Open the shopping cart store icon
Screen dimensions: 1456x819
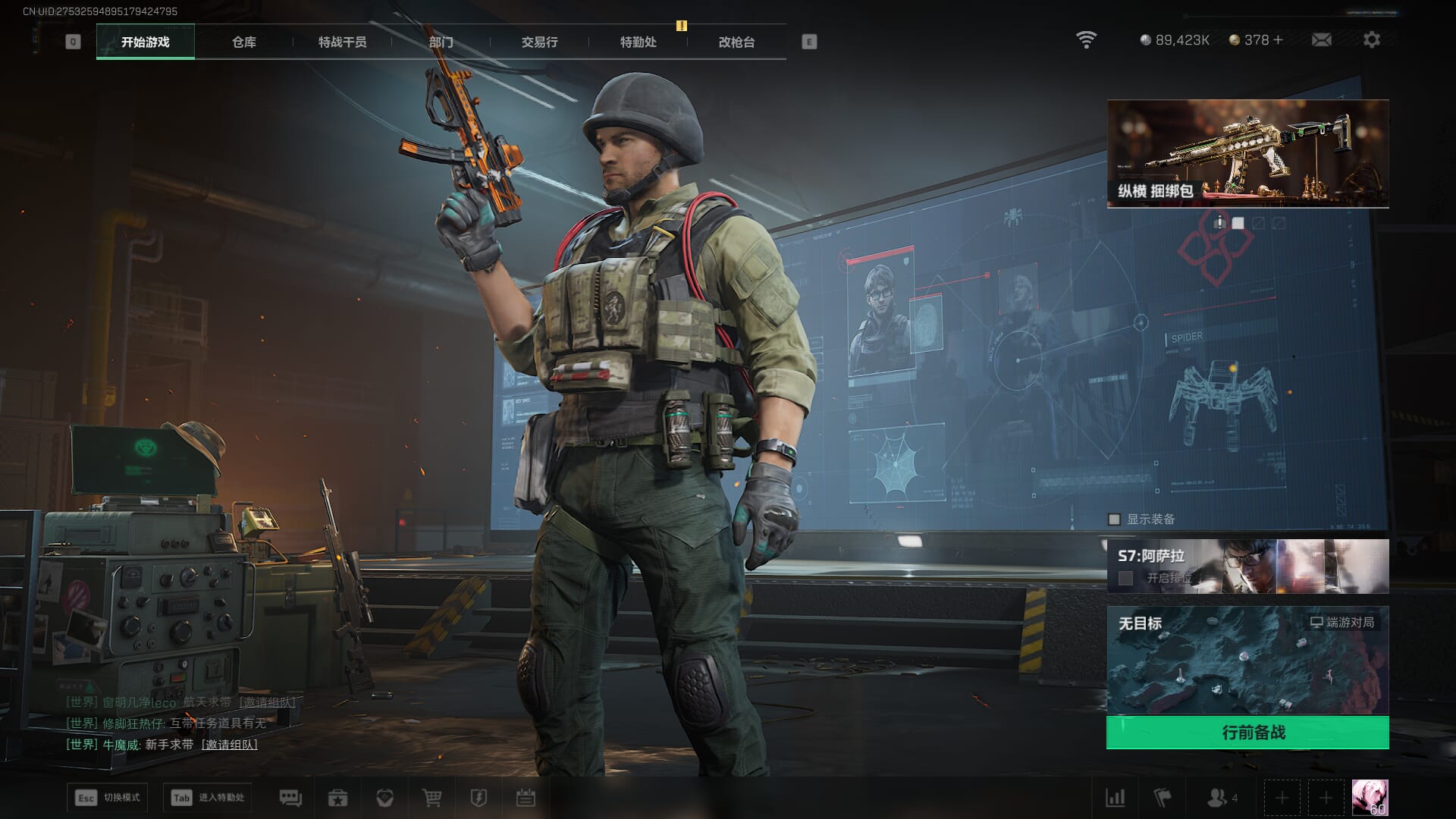coord(431,798)
